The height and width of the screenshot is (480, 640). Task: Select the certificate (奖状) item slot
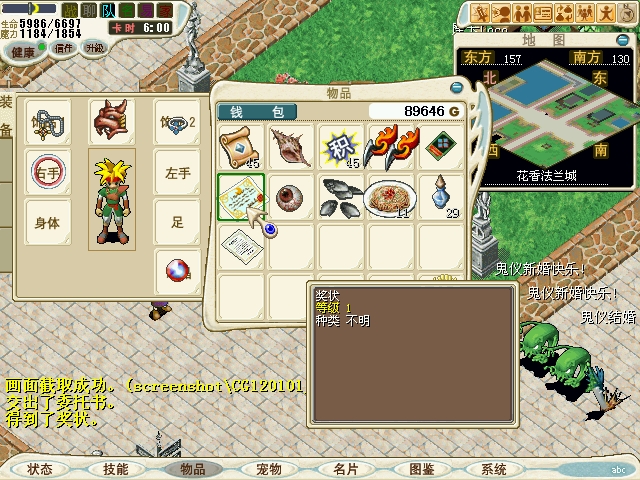(241, 195)
